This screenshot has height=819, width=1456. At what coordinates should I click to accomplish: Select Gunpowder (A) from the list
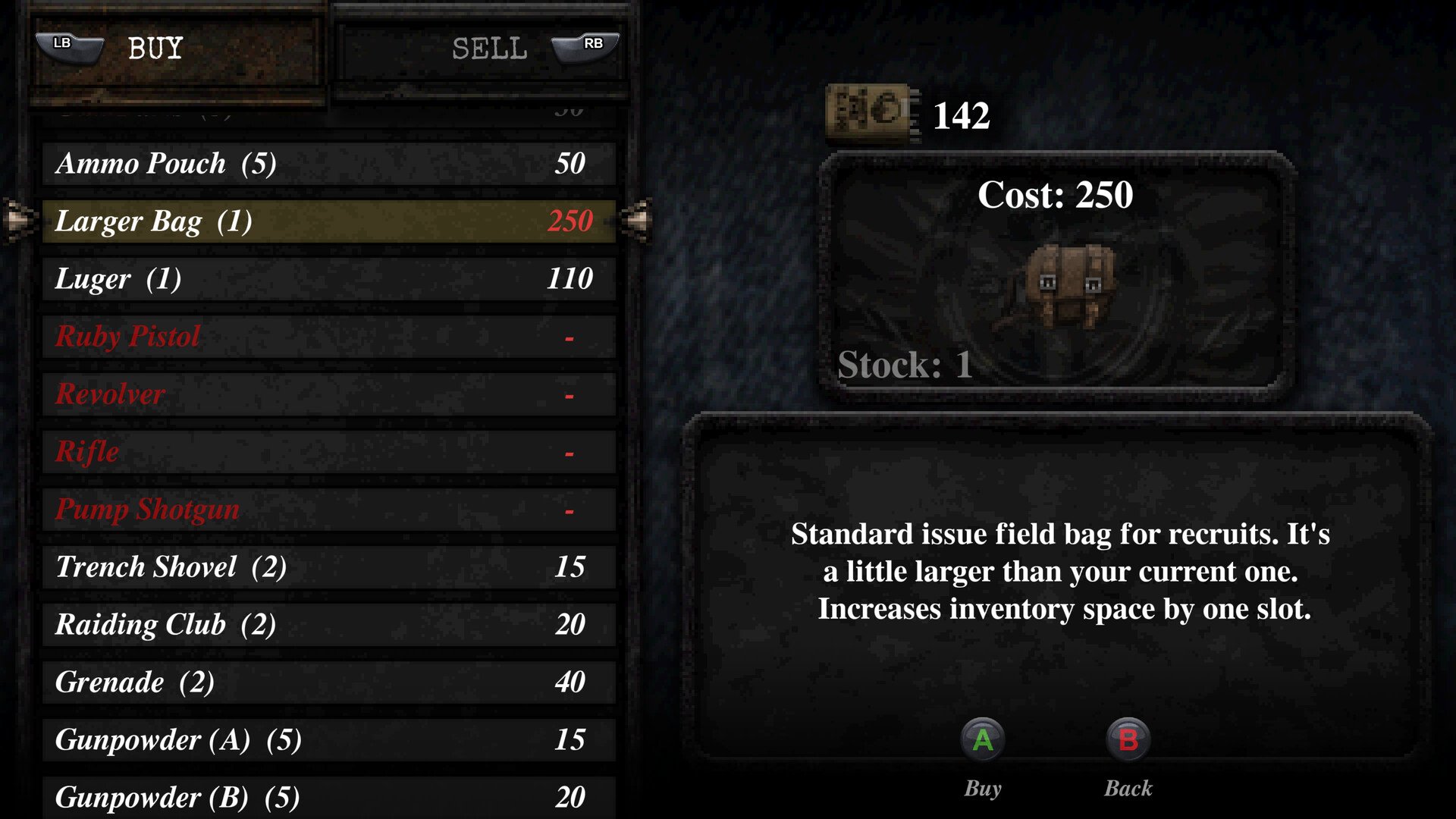tap(328, 740)
